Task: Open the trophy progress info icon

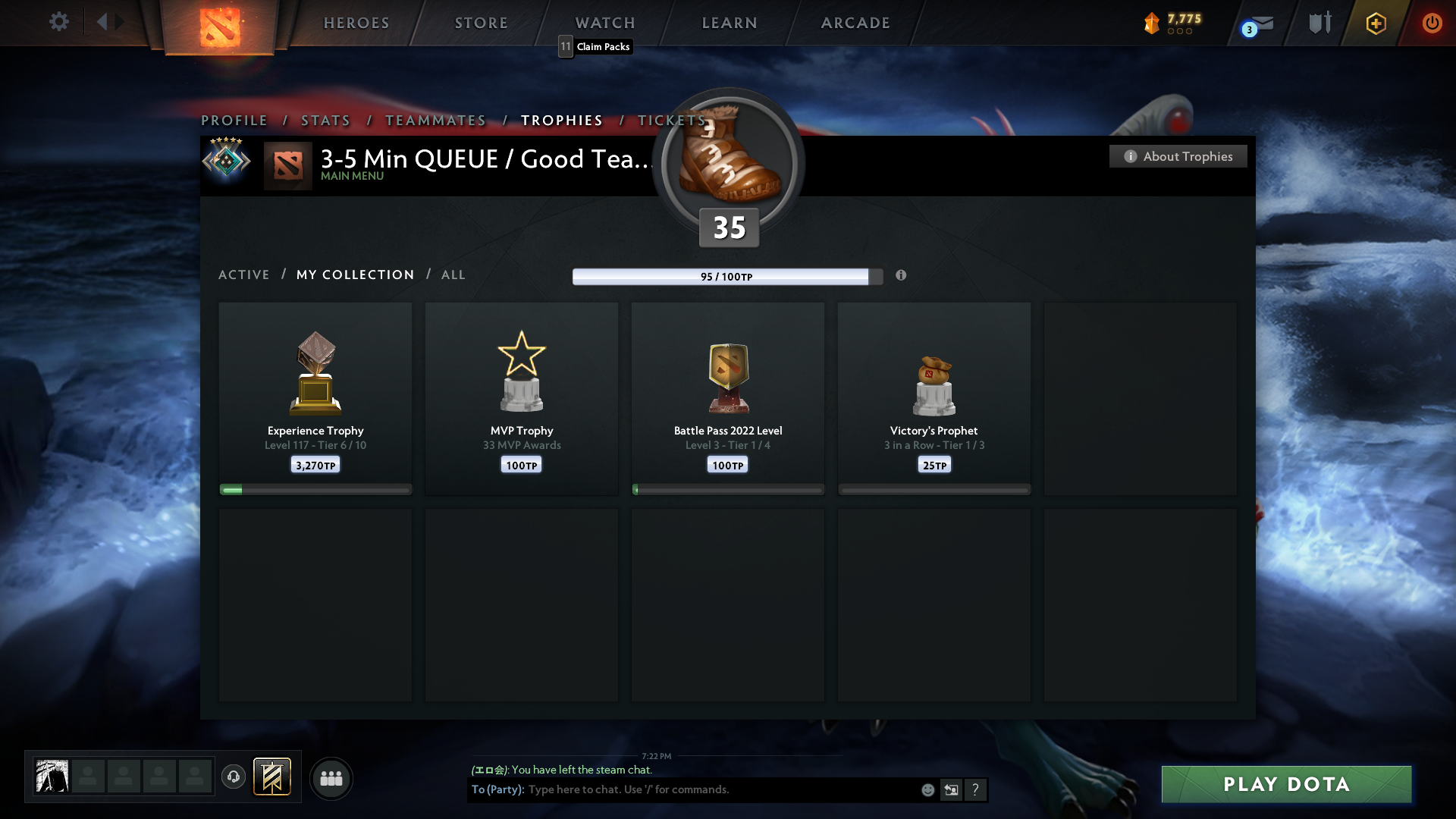Action: click(902, 276)
